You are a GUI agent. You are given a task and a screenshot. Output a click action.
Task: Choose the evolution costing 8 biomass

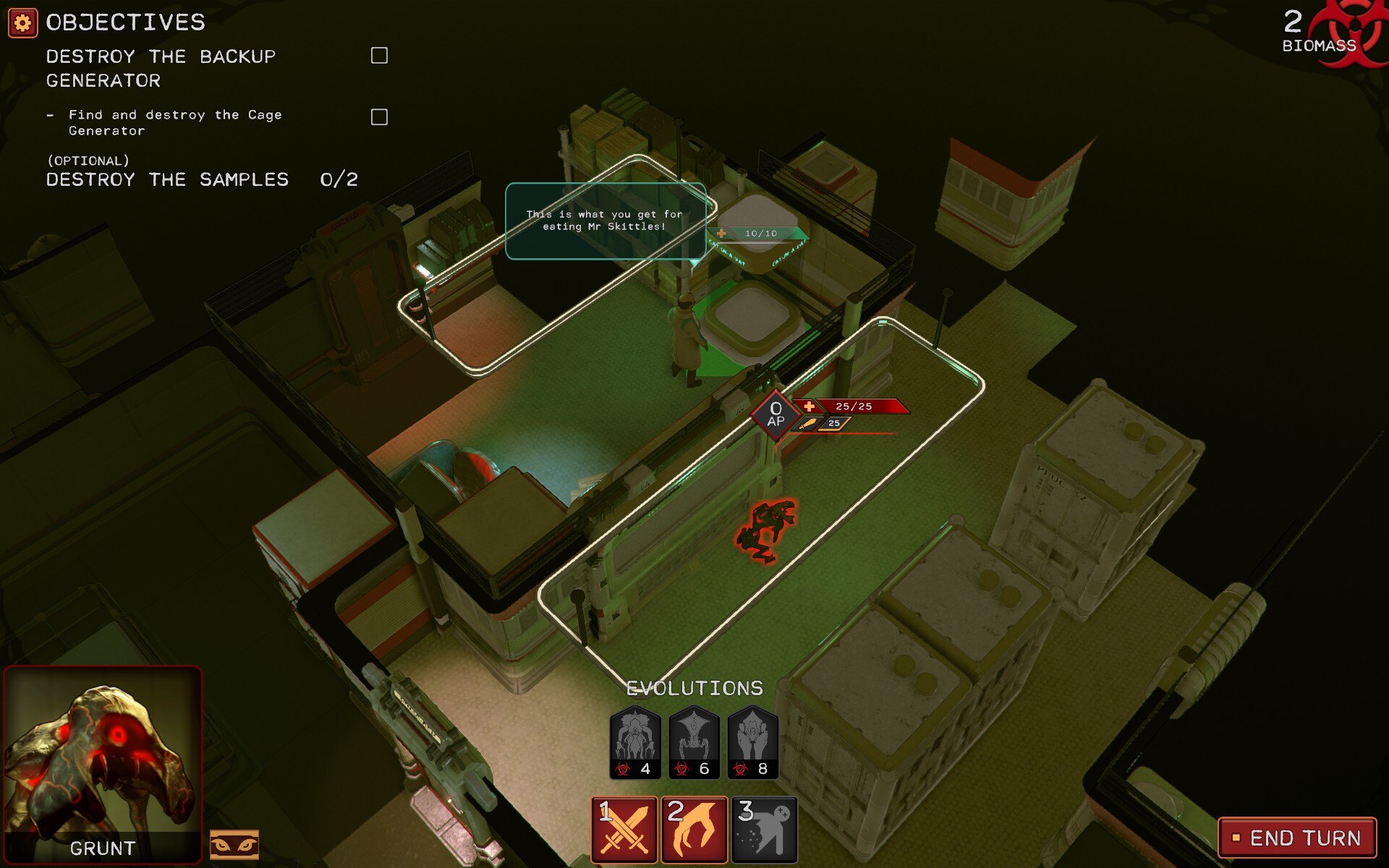(752, 743)
